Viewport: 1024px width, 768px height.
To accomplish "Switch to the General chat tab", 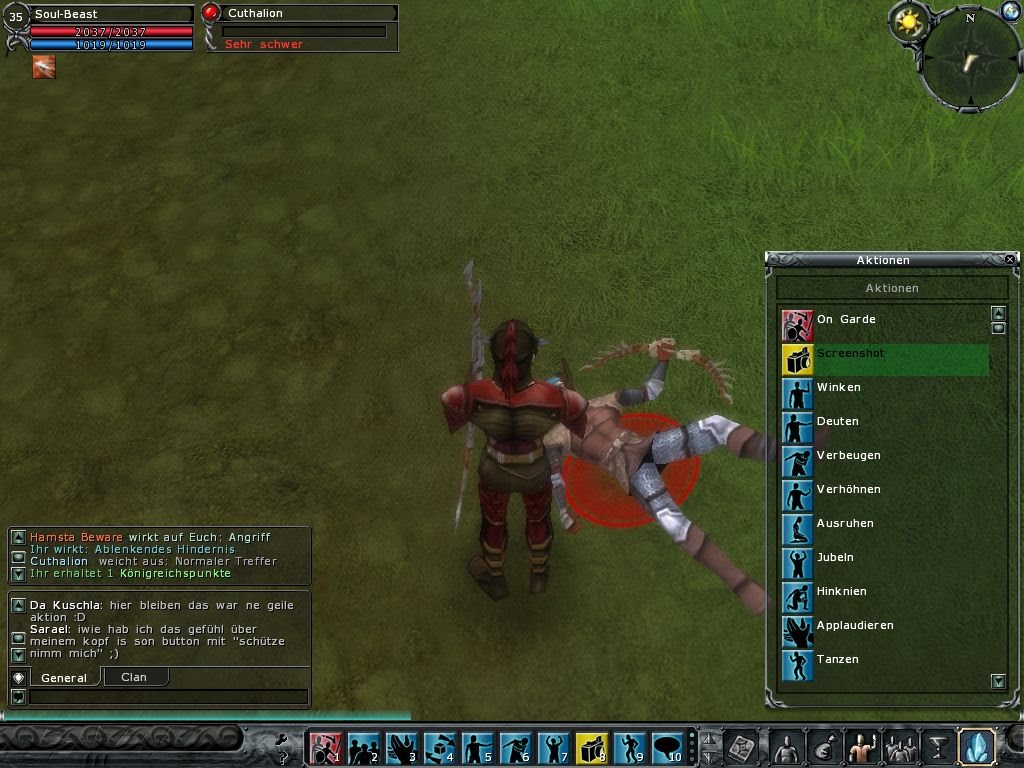I will pyautogui.click(x=63, y=678).
